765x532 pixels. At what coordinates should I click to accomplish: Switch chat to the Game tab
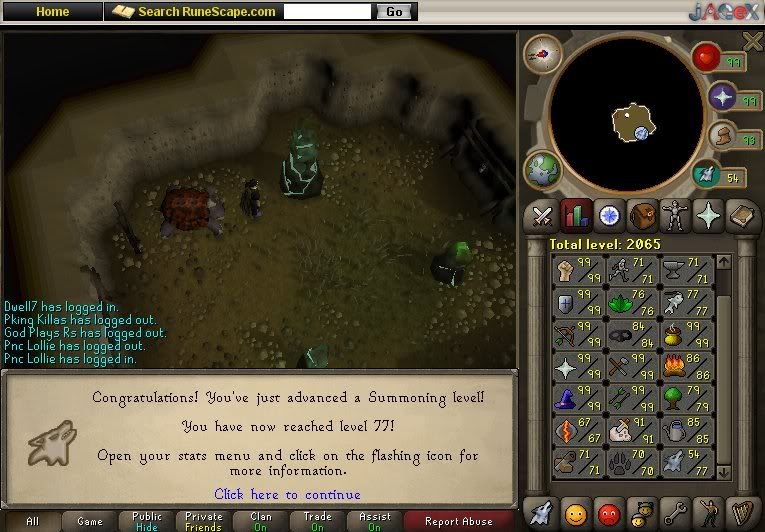click(89, 521)
